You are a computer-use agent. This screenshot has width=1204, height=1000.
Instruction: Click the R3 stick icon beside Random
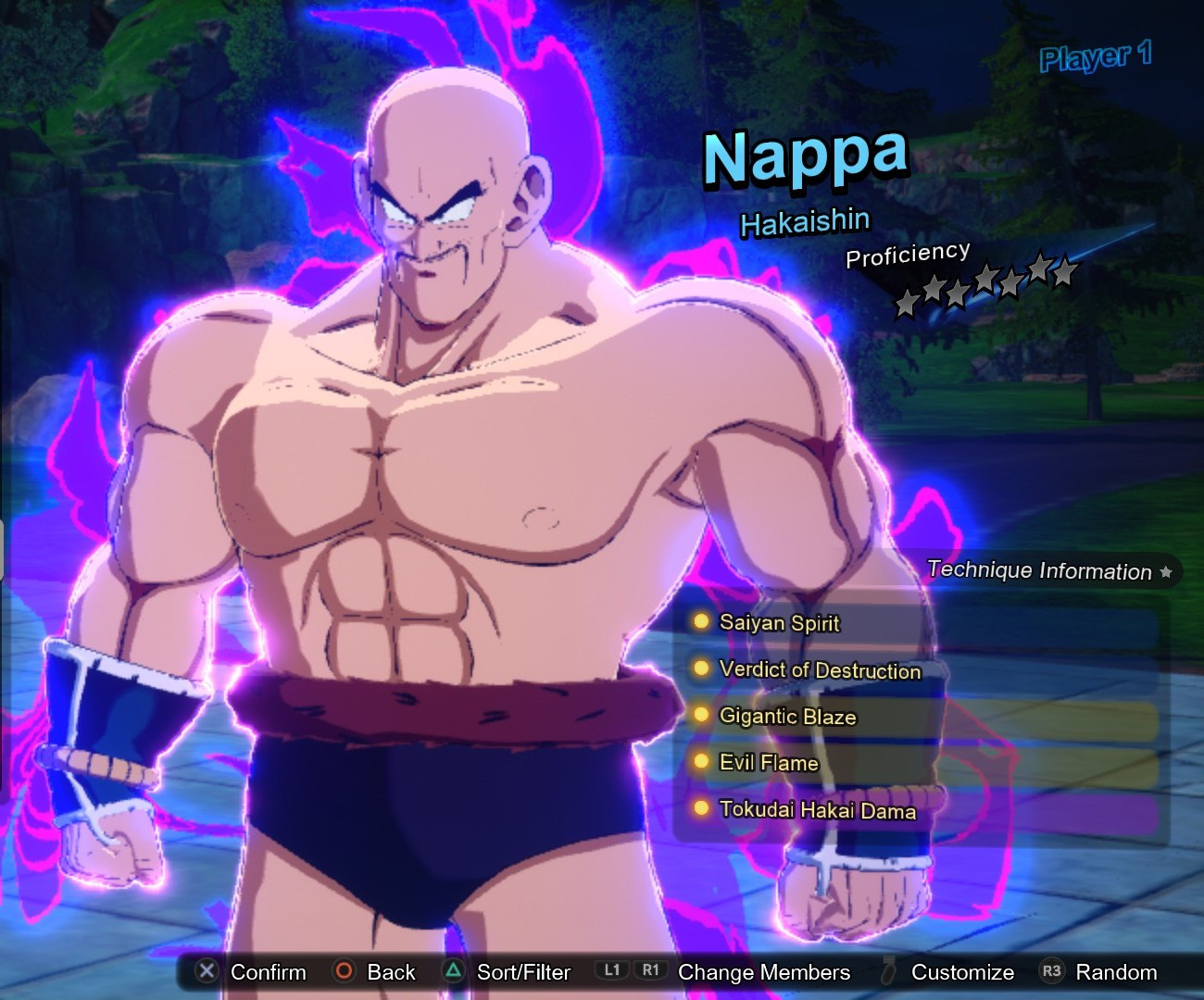point(1052,972)
